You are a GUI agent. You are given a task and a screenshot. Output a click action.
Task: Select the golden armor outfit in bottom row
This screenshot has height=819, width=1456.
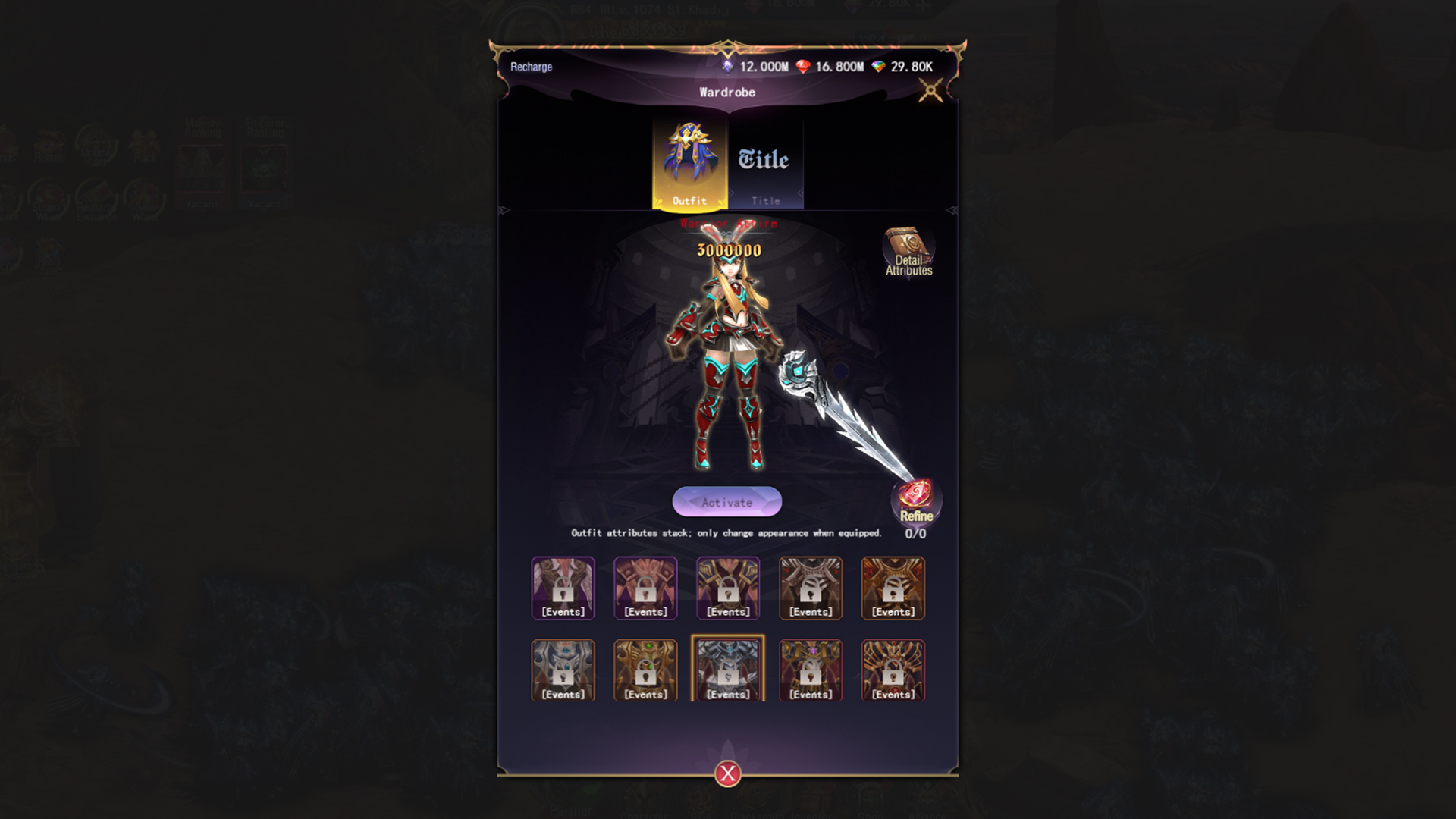[645, 670]
